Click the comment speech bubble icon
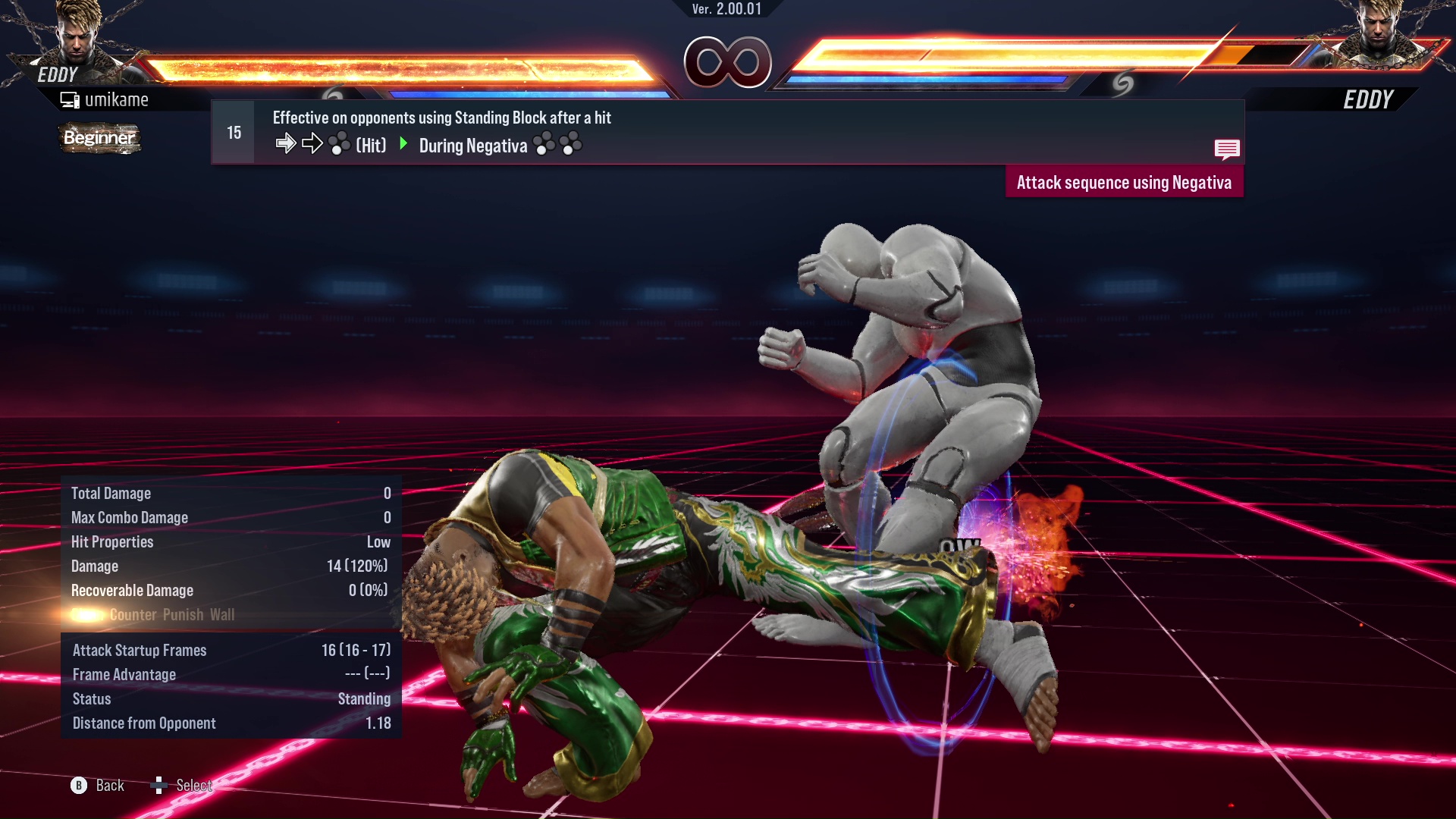This screenshot has height=819, width=1456. 1227,149
